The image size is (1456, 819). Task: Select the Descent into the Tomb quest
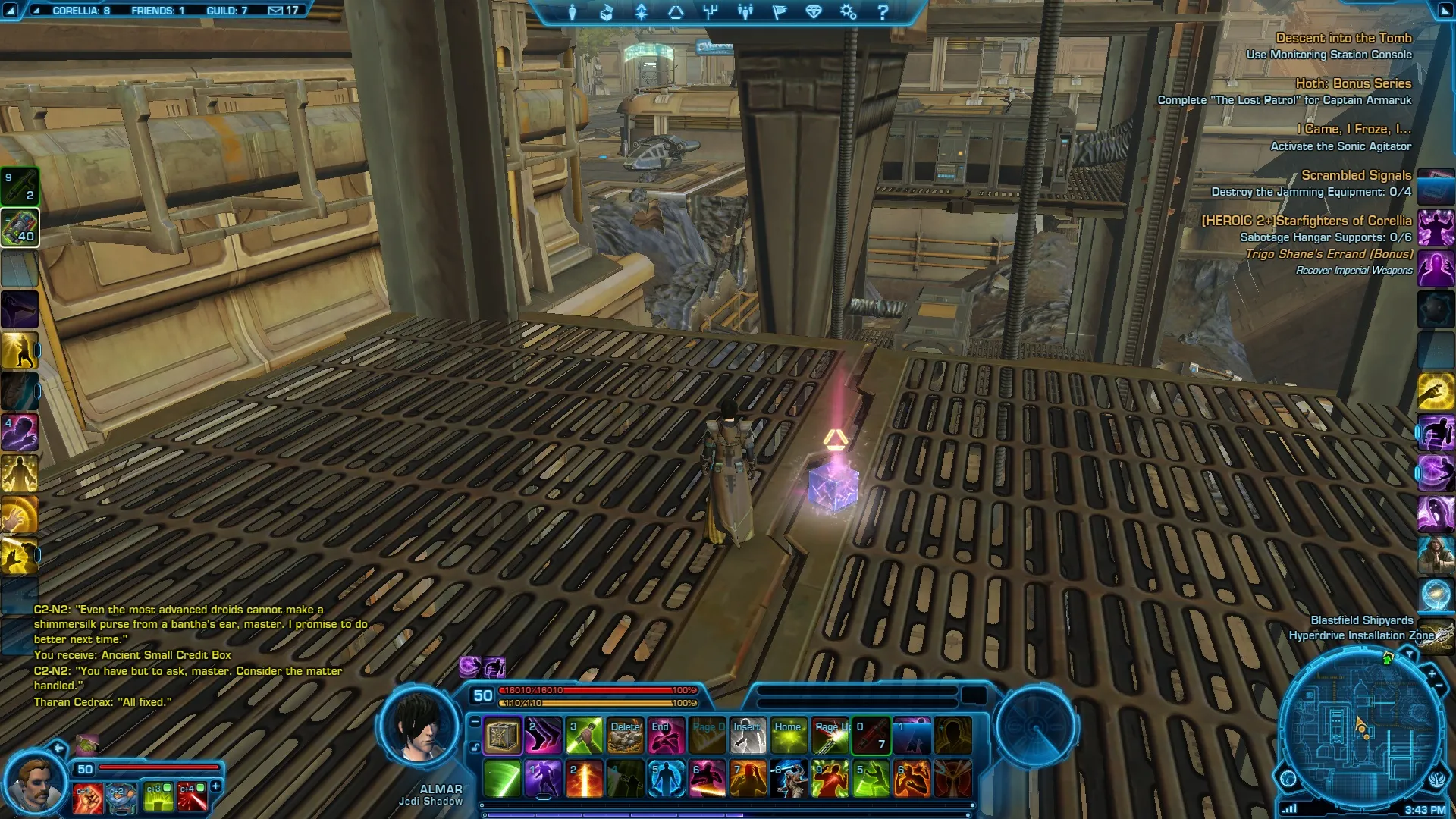pyautogui.click(x=1343, y=38)
